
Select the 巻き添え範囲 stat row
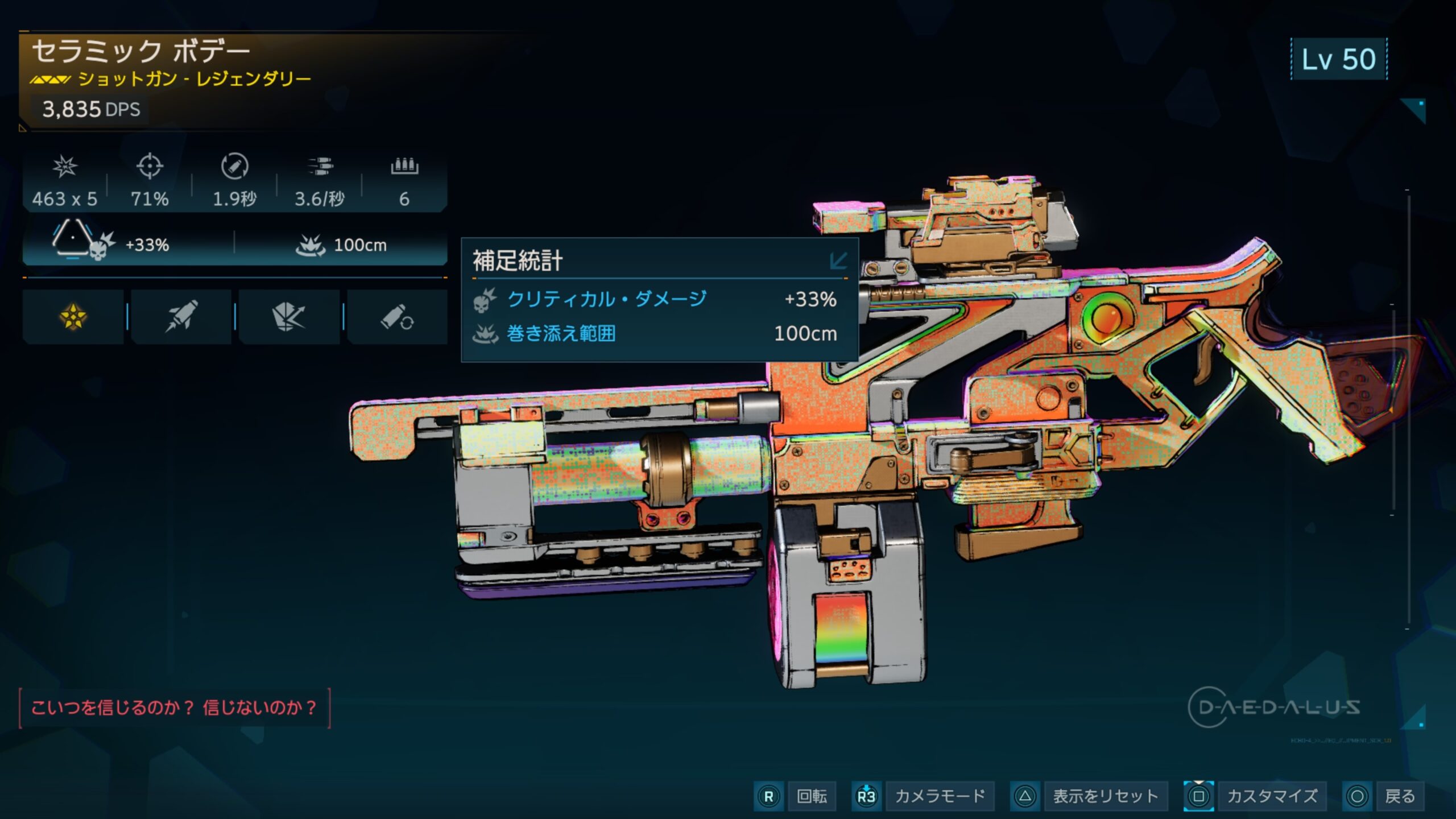coord(654,333)
